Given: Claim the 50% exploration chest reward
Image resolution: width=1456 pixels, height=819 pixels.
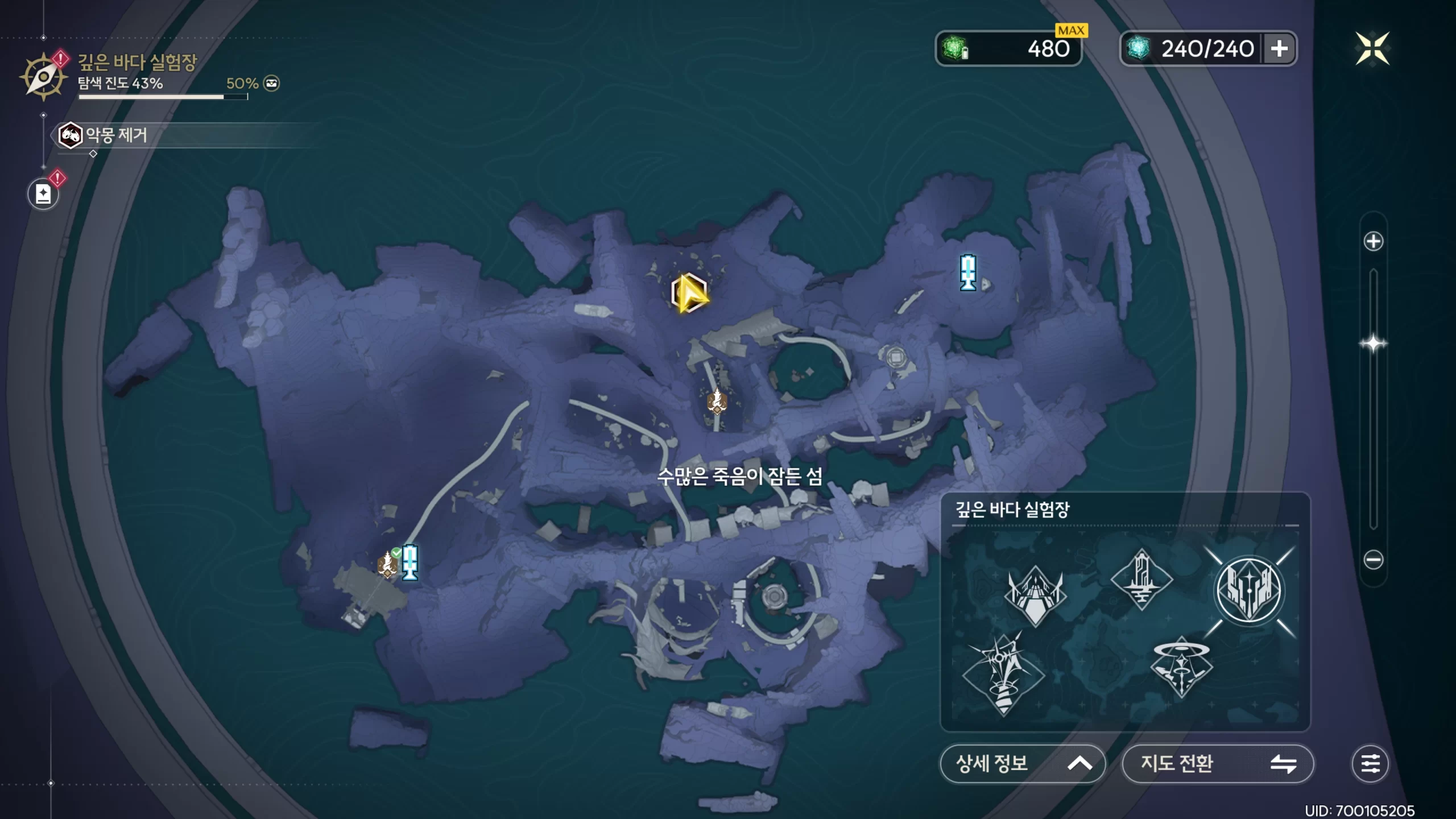Looking at the screenshot, I should coord(271,84).
